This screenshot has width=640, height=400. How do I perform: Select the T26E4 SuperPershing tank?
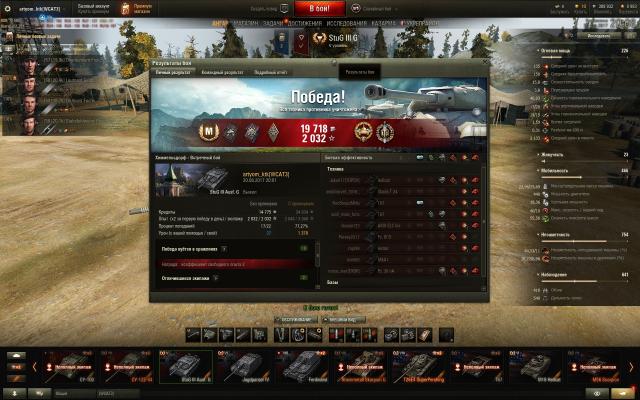[x=410, y=367]
